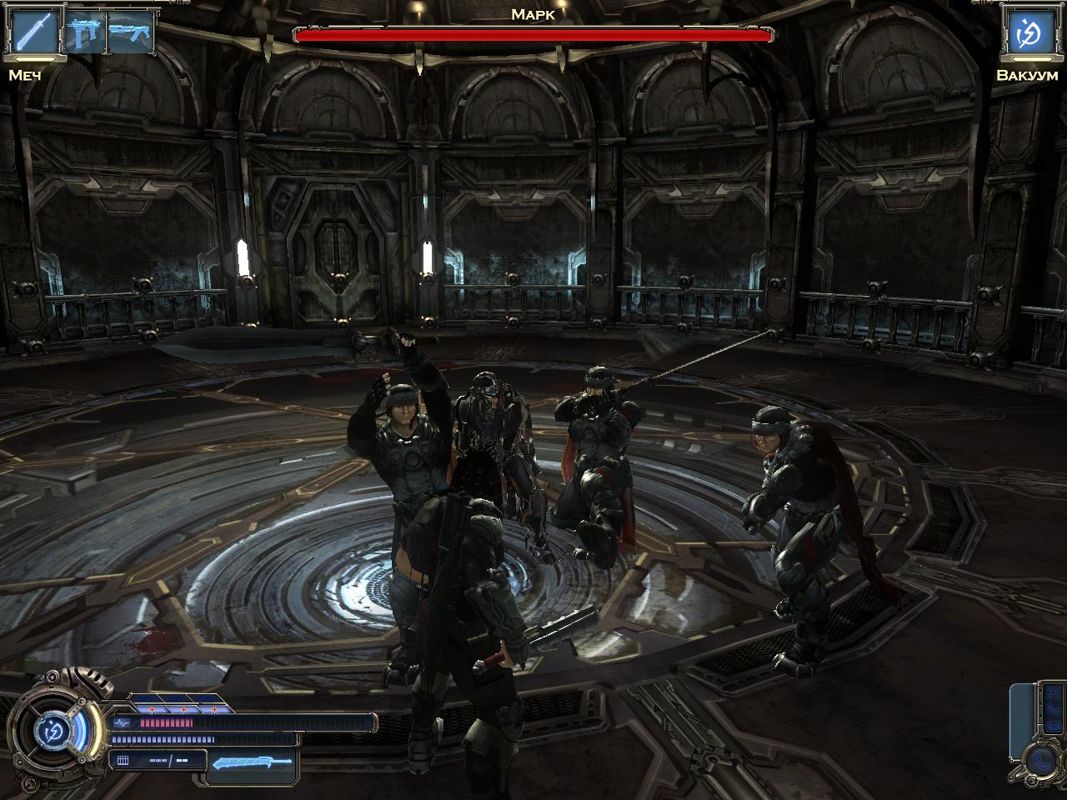Screen dimensions: 1067x800
Task: Select the sword (Меч) weapon slot
Action: point(33,32)
